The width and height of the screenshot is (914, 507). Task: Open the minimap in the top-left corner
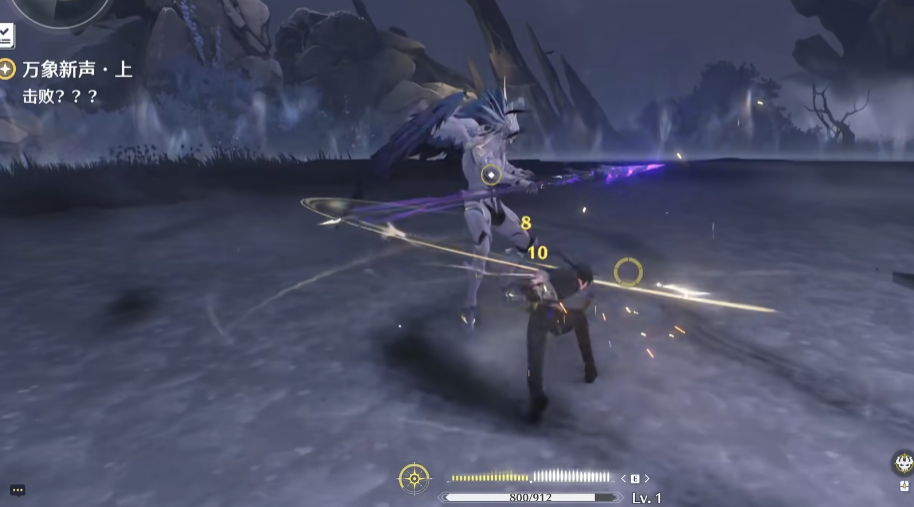62,8
